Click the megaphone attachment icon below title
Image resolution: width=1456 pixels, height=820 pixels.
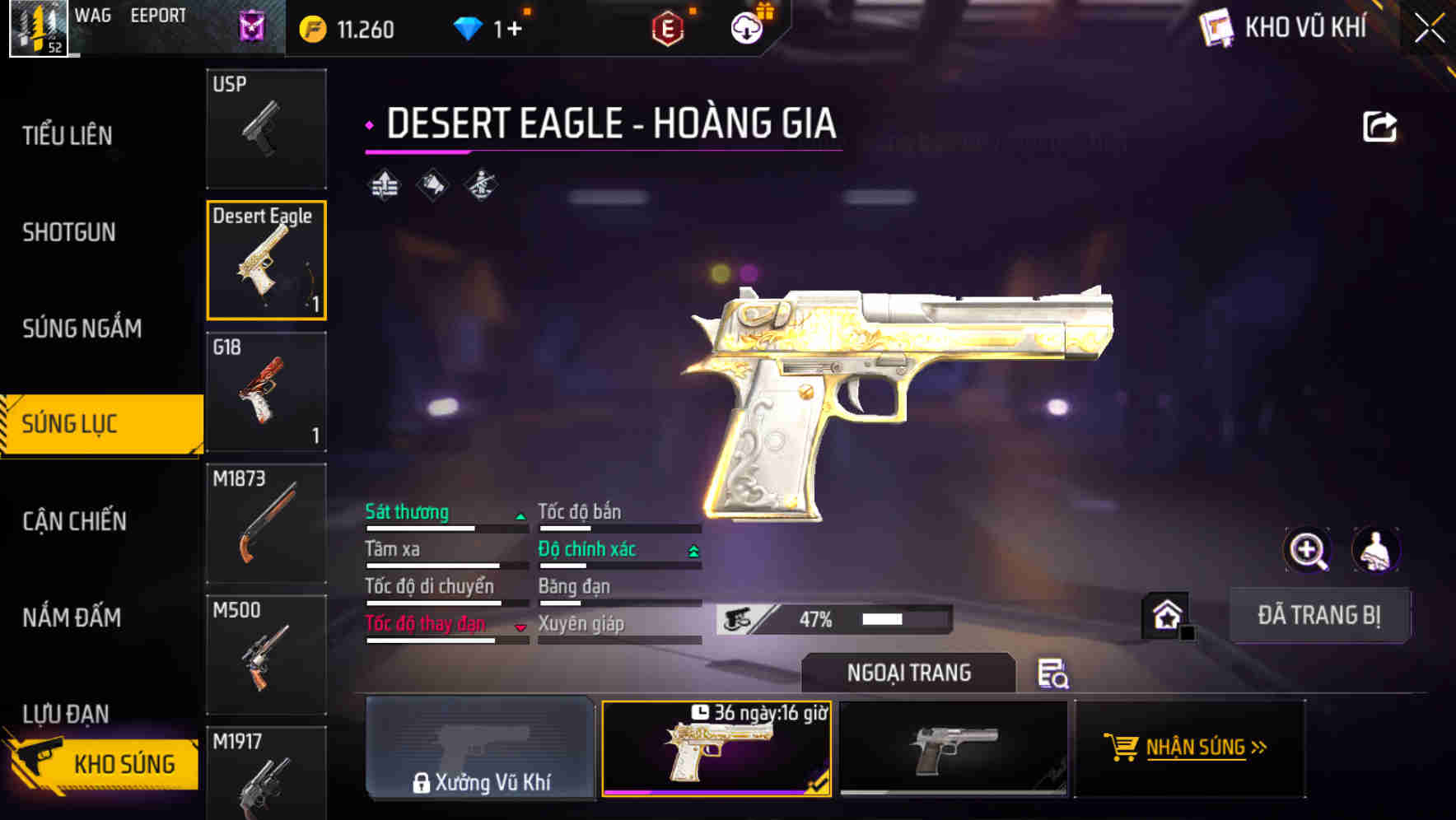click(432, 185)
